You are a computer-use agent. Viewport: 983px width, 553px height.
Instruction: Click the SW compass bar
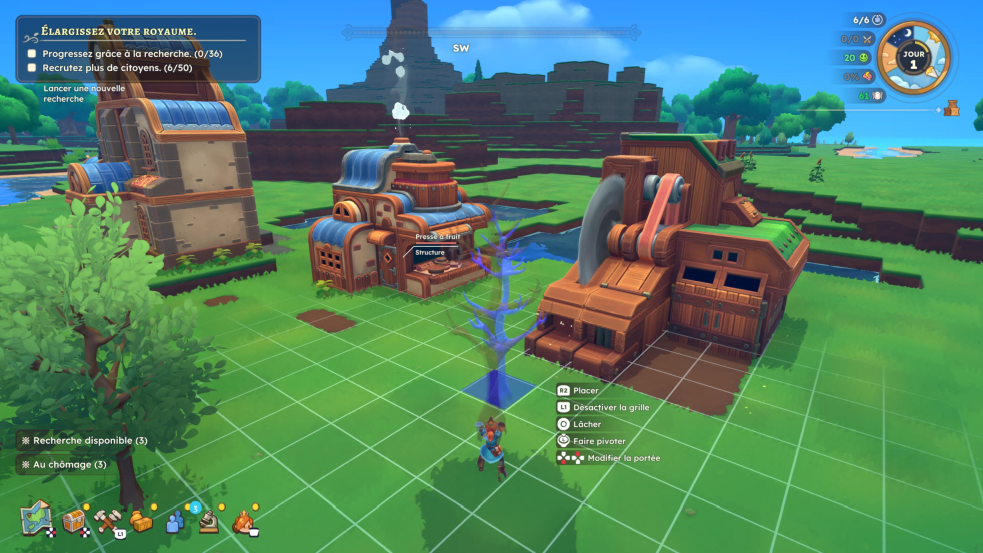click(x=461, y=46)
